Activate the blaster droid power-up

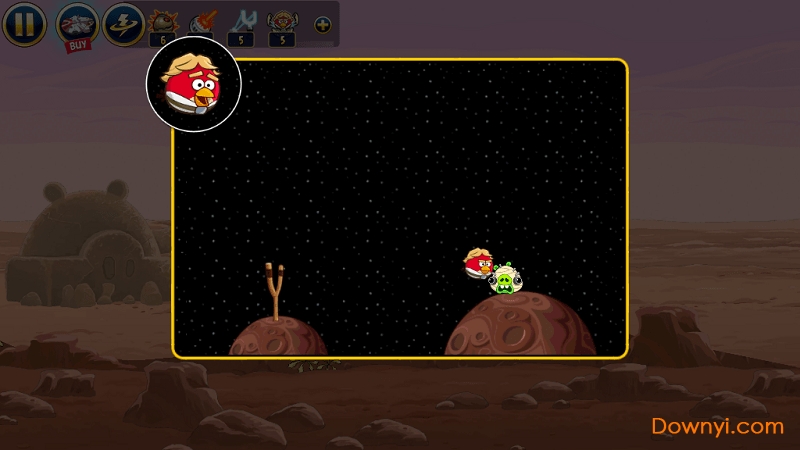pyautogui.click(x=203, y=22)
